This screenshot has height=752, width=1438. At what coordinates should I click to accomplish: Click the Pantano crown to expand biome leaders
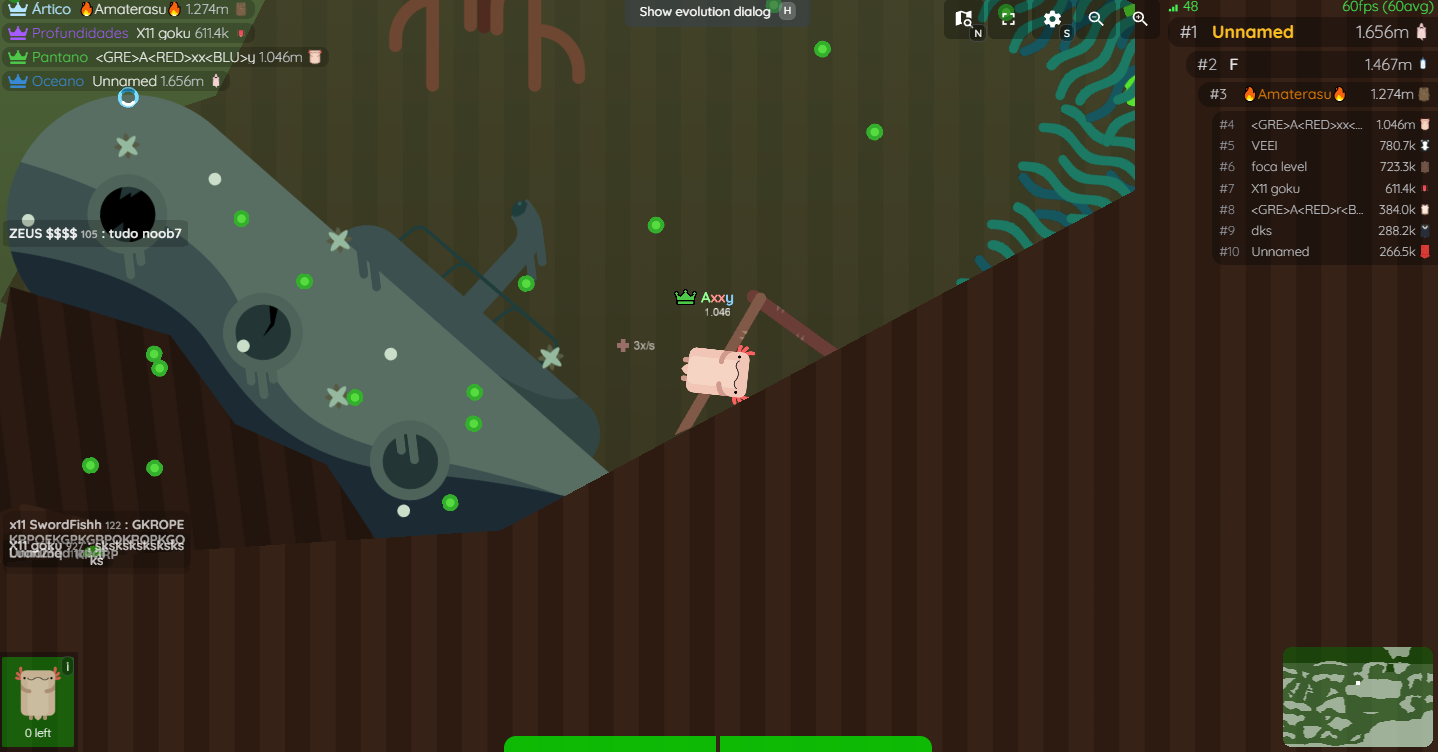(16, 57)
